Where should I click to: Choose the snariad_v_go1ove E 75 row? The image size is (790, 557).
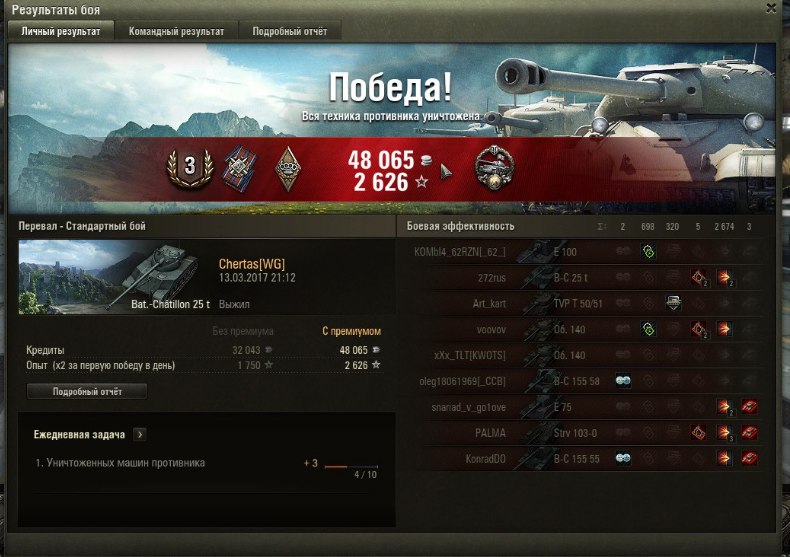(x=500, y=407)
